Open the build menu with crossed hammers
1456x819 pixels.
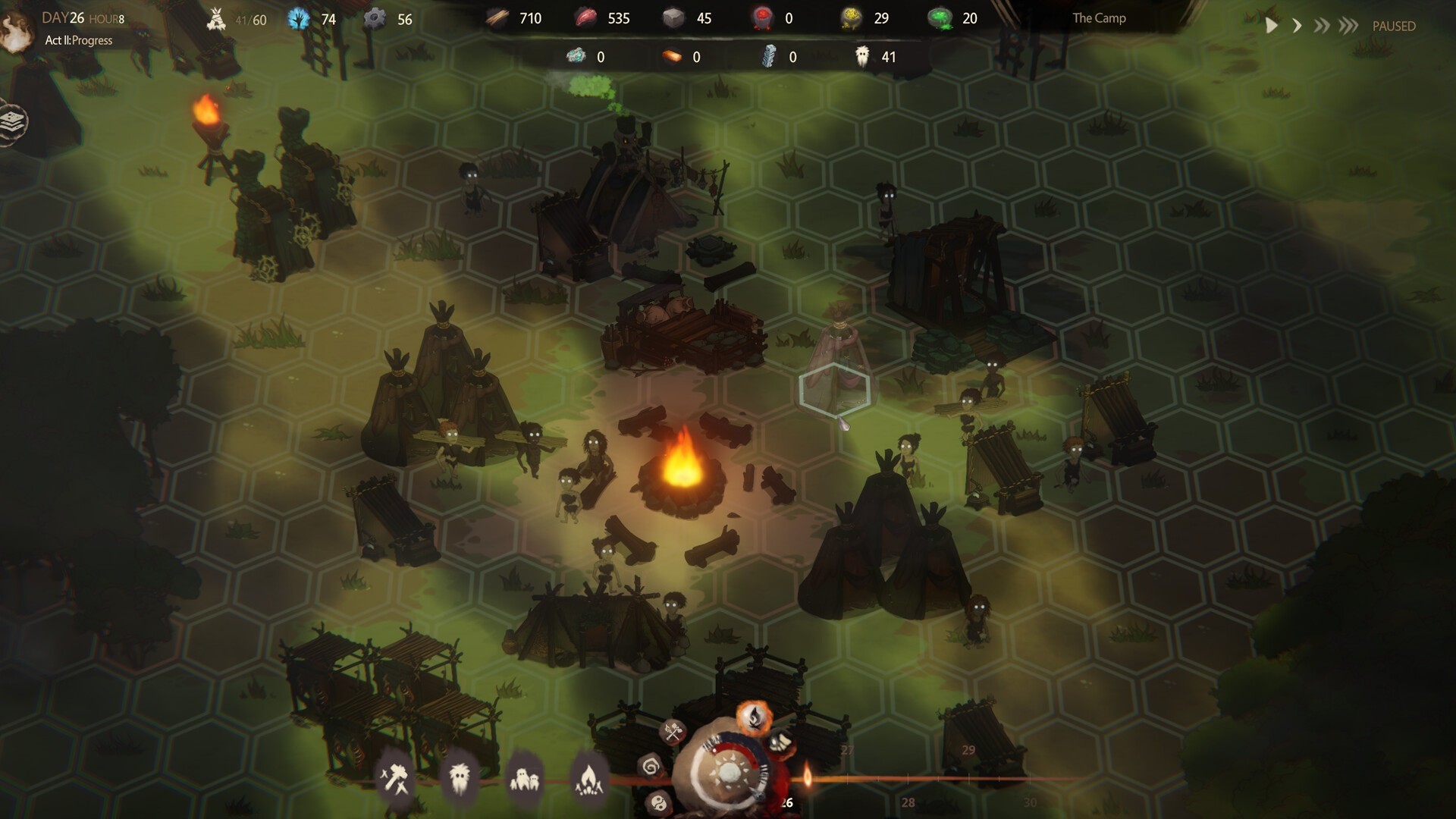coord(395,778)
